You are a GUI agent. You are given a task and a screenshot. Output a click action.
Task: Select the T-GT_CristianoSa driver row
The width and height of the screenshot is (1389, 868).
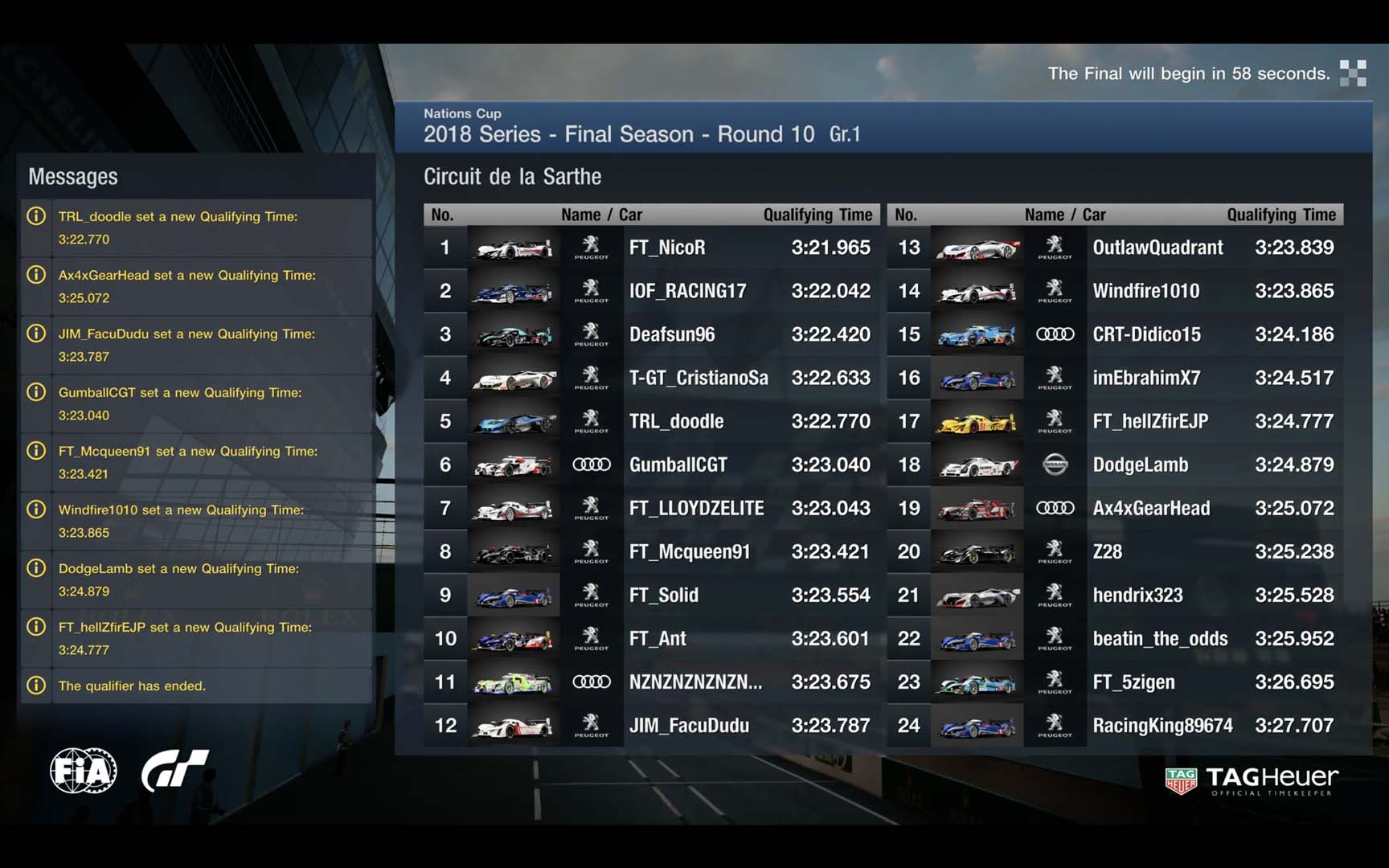[698, 378]
